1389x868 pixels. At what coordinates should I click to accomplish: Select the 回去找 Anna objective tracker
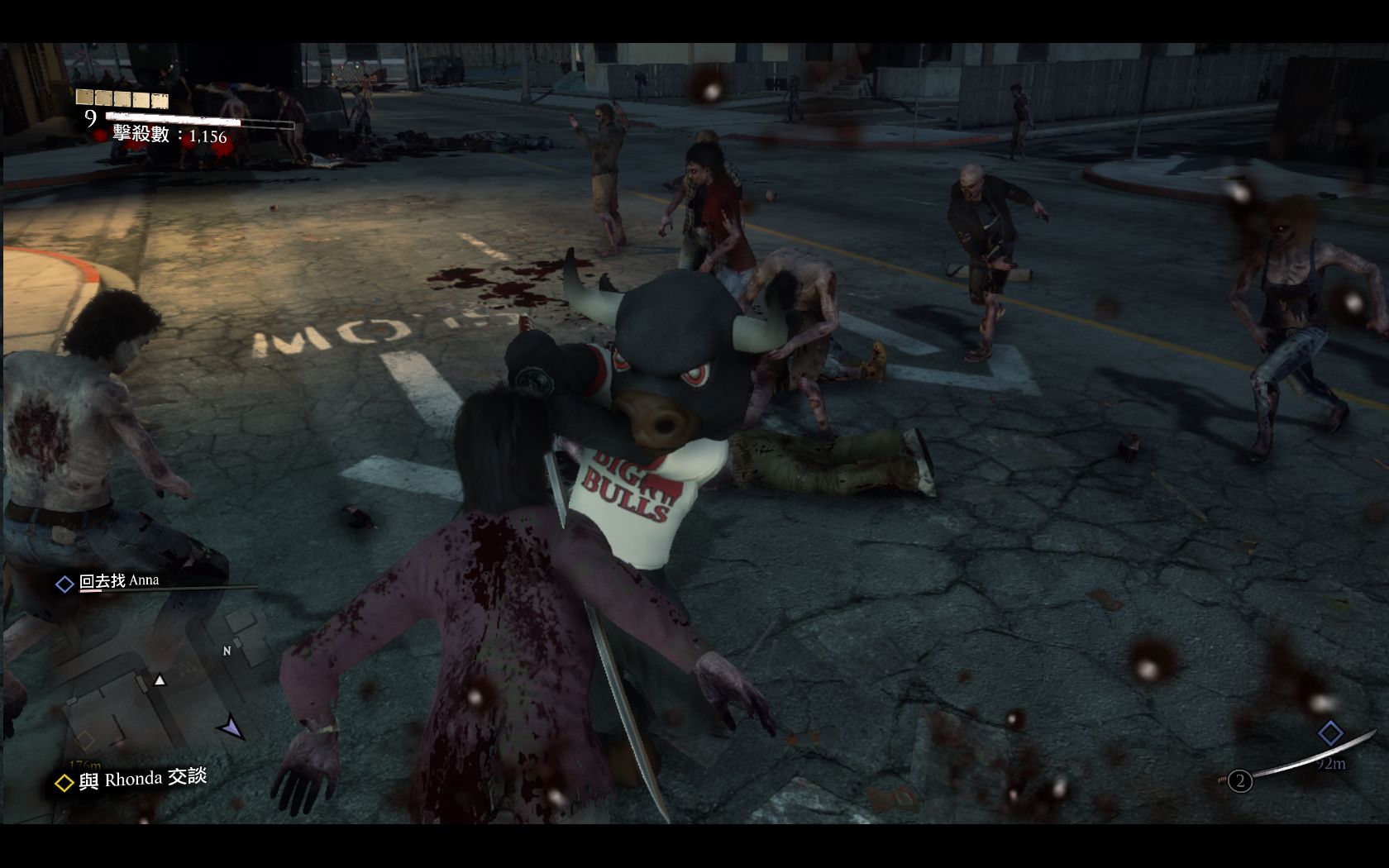(x=118, y=581)
